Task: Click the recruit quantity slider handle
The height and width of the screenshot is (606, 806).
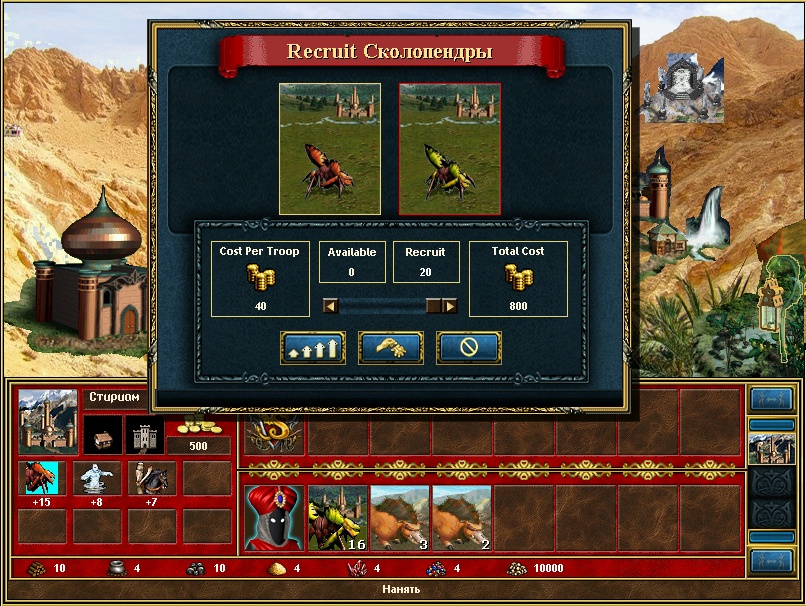Action: [434, 306]
